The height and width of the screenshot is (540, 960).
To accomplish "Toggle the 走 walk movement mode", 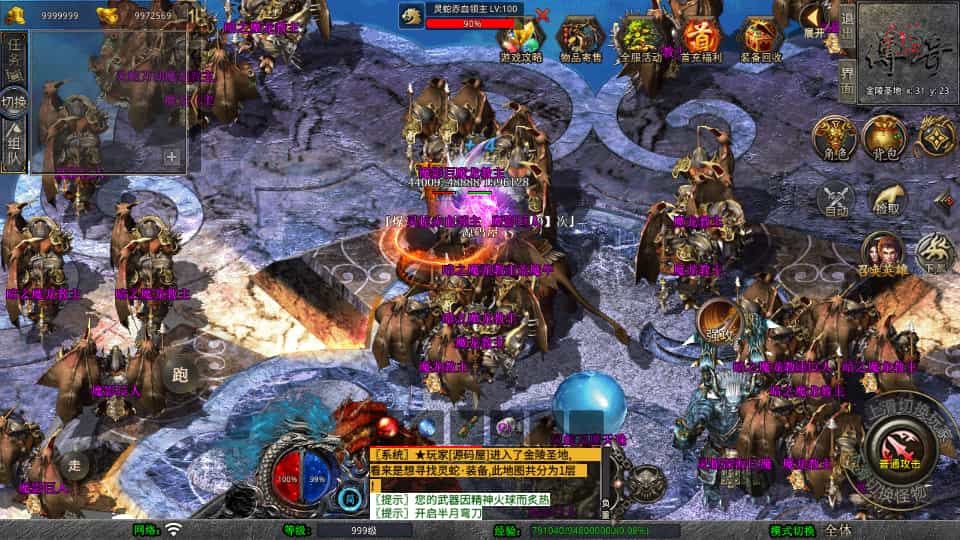I will pos(74,465).
